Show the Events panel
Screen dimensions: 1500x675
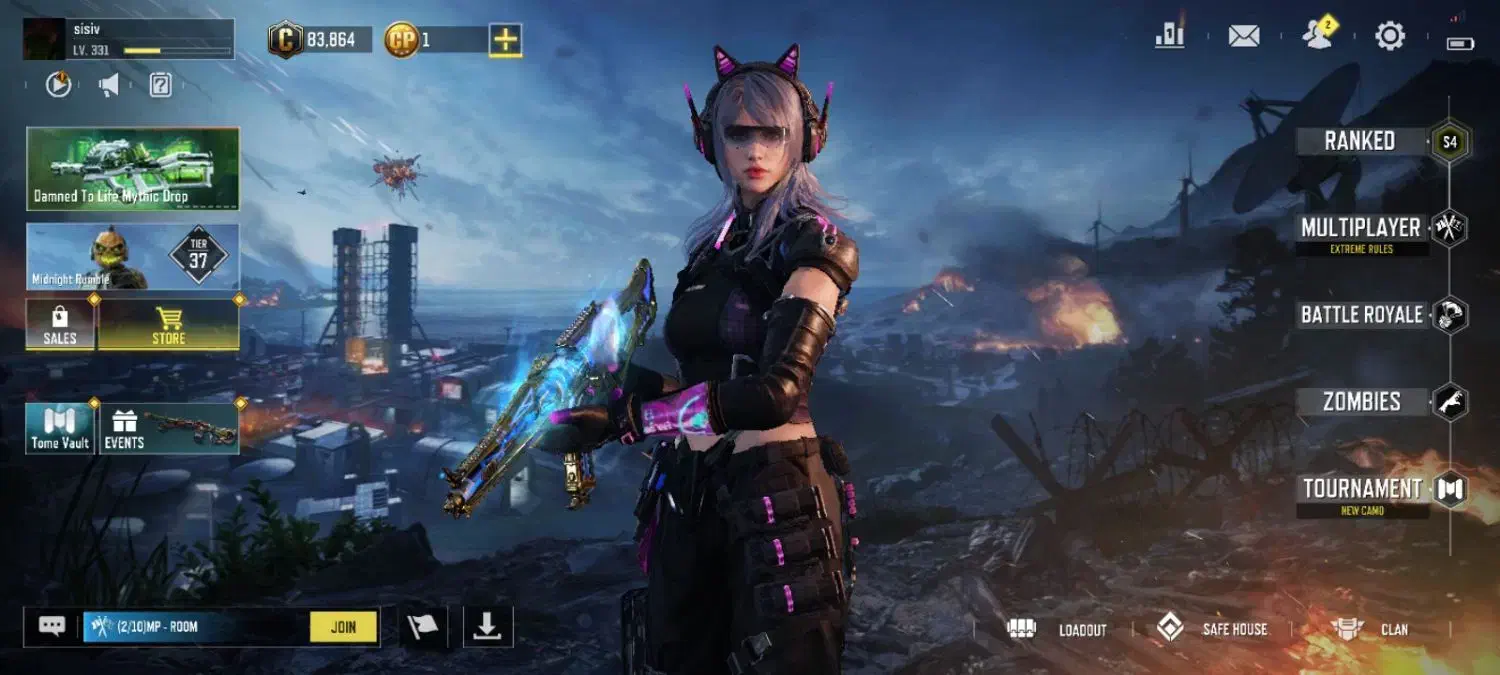tap(168, 428)
